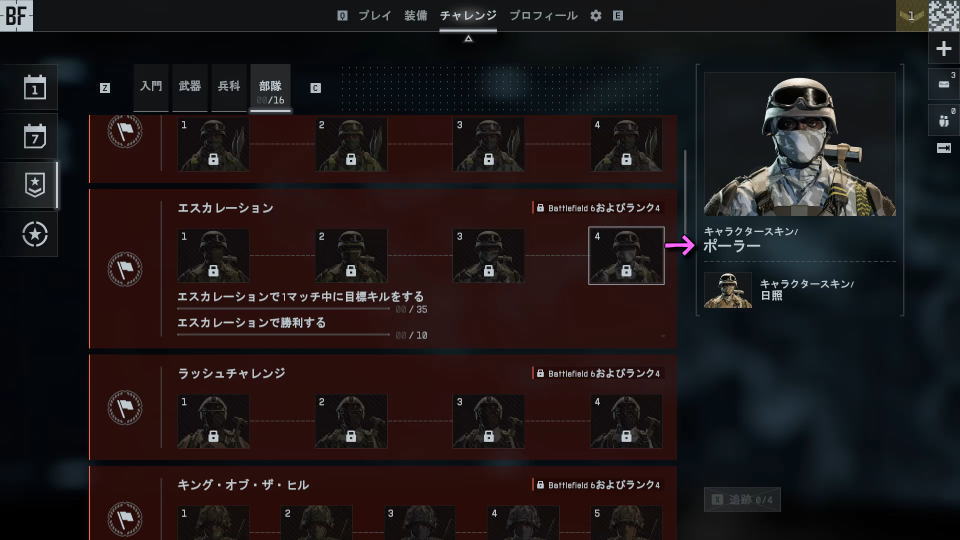This screenshot has height=540, width=960.
Task: Select the shield star badge category
Action: tap(35, 184)
